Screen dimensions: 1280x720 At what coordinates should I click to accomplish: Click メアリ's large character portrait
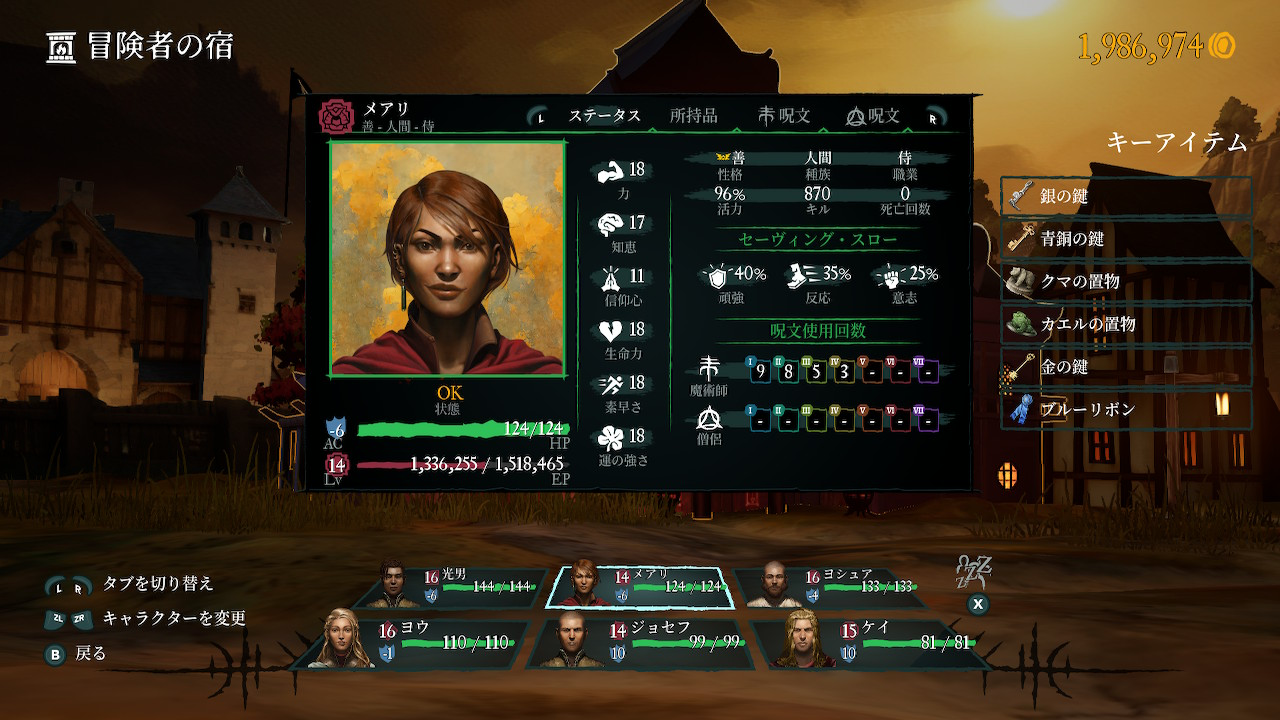tap(447, 259)
